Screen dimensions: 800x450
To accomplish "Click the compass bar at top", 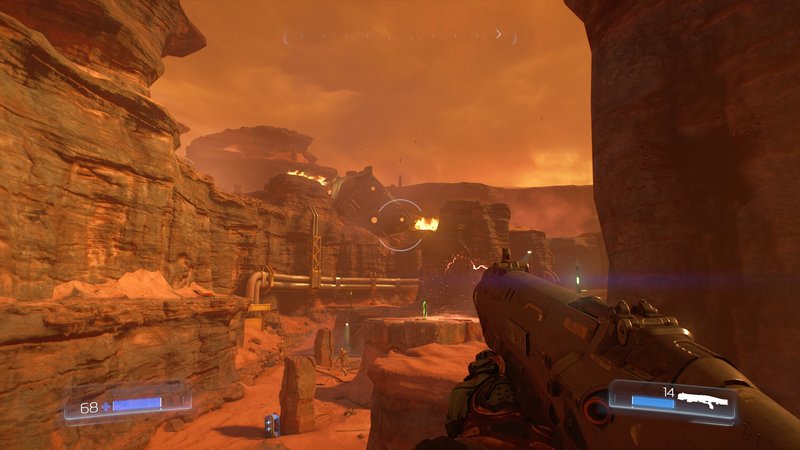I will click(x=399, y=36).
